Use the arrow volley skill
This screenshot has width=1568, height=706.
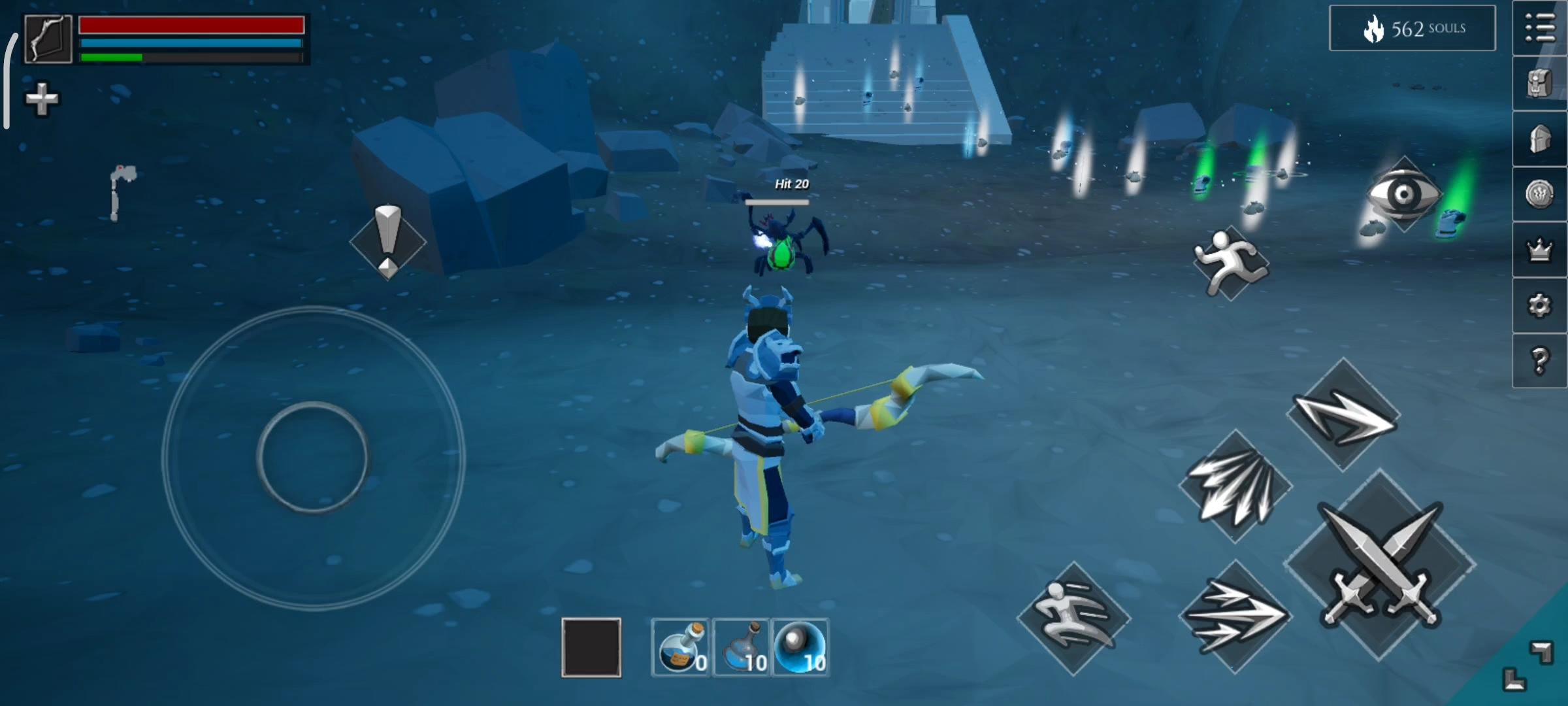pos(1235,486)
